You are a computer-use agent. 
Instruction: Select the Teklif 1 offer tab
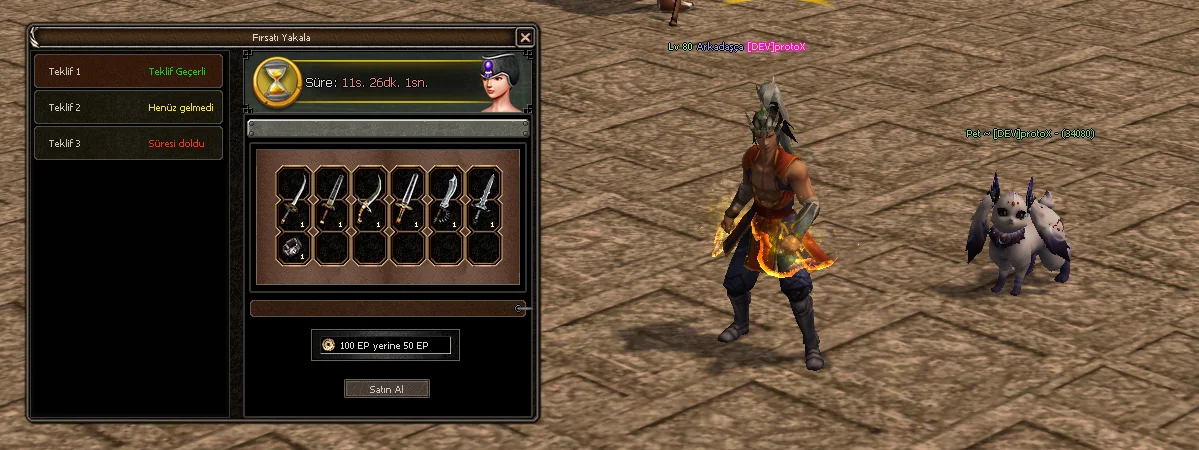coord(128,72)
